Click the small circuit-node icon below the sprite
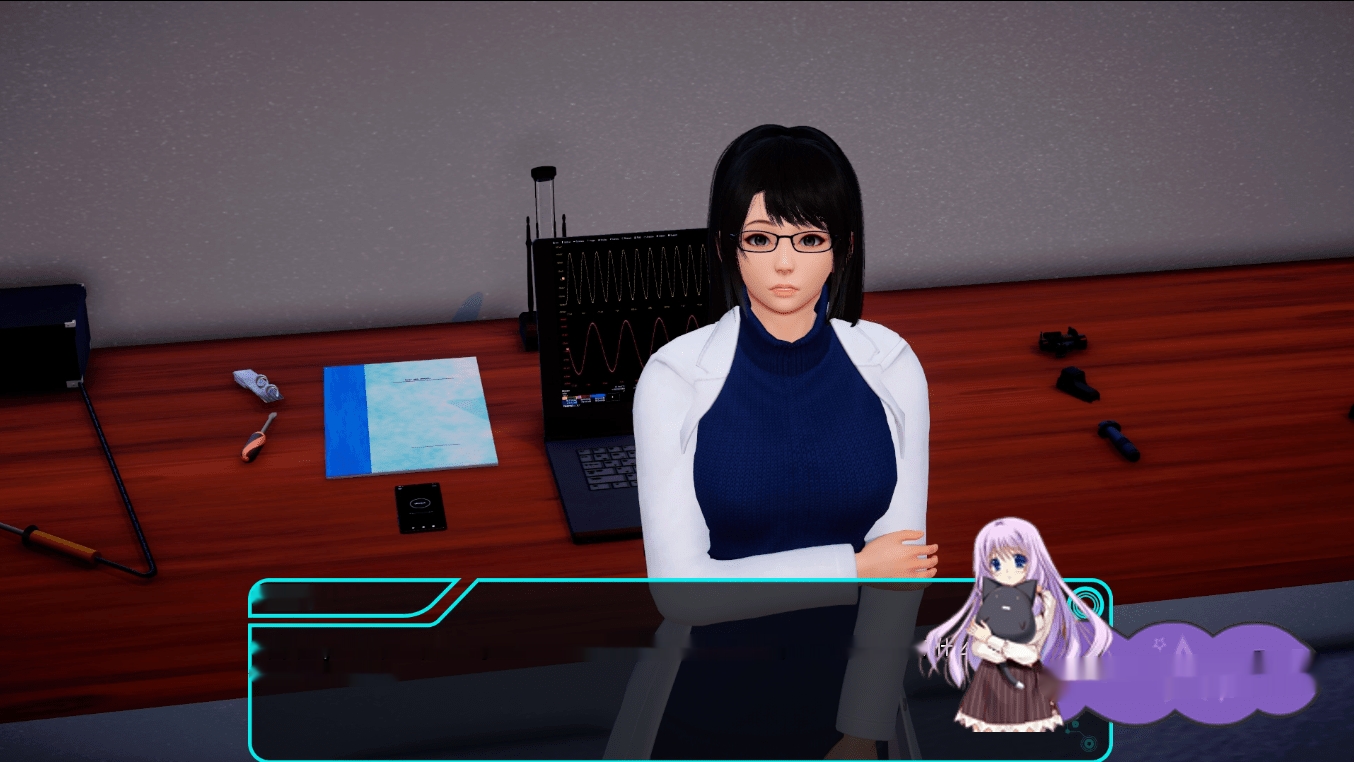This screenshot has height=762, width=1354. point(1075,727)
